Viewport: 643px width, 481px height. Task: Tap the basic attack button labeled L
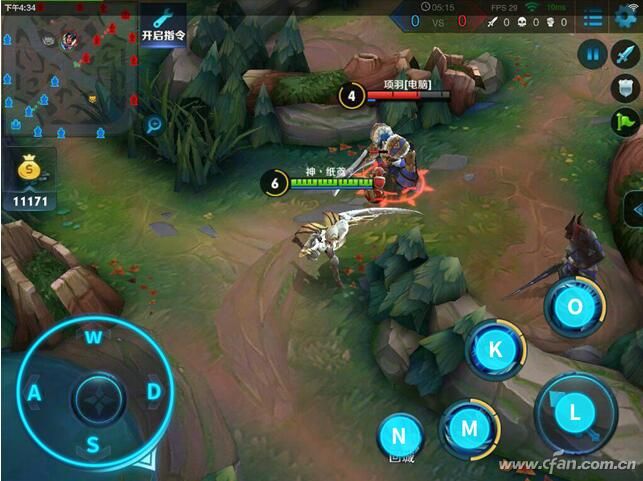point(574,410)
